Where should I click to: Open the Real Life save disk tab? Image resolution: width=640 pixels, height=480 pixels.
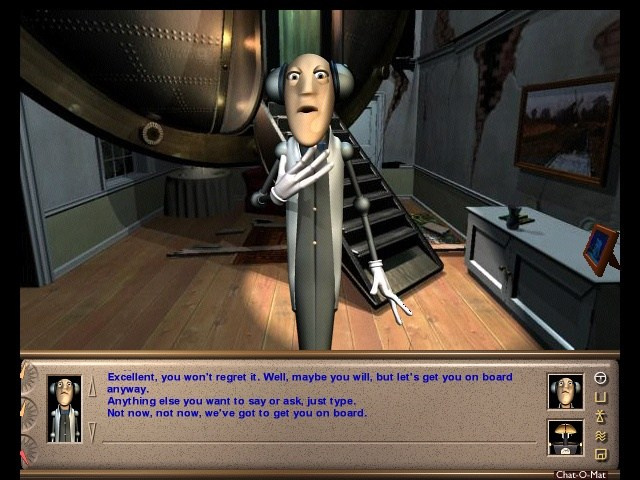pyautogui.click(x=601, y=453)
